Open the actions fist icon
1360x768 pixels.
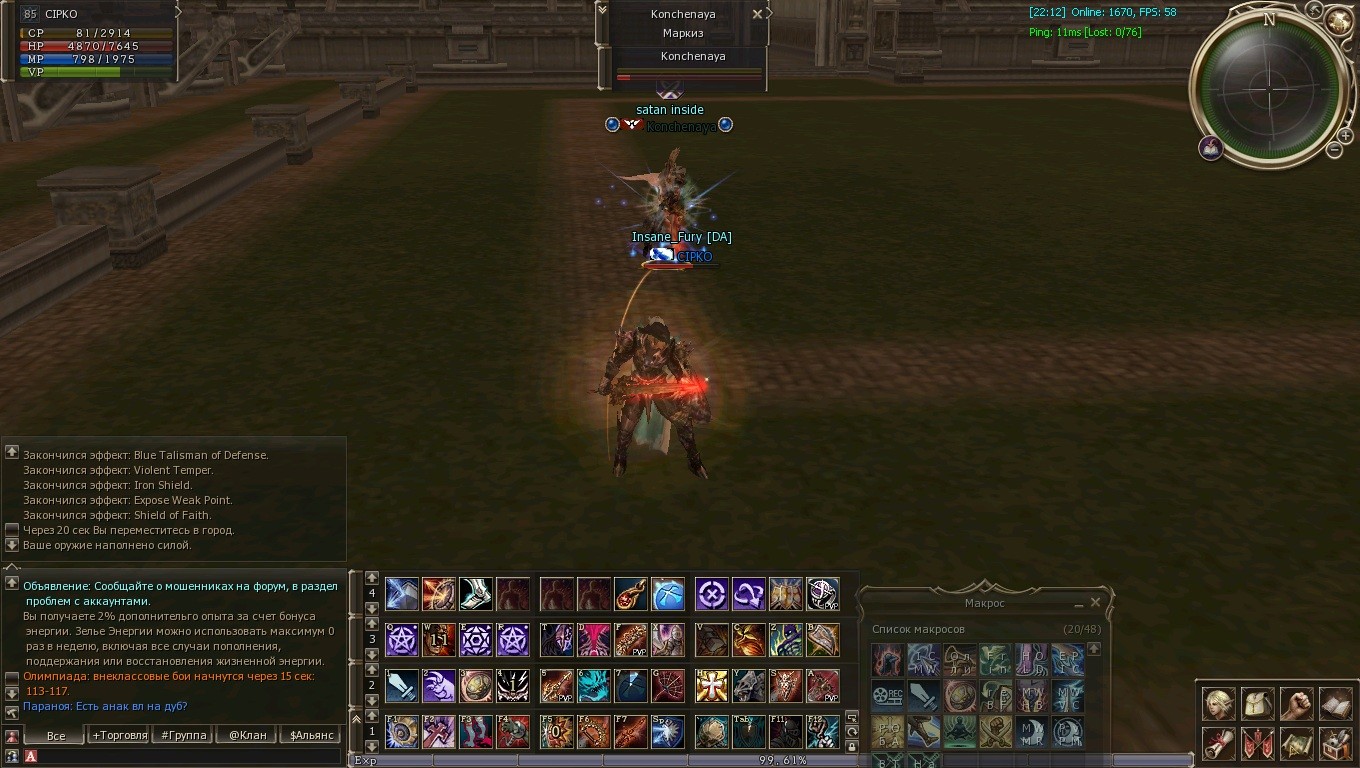tap(1297, 704)
